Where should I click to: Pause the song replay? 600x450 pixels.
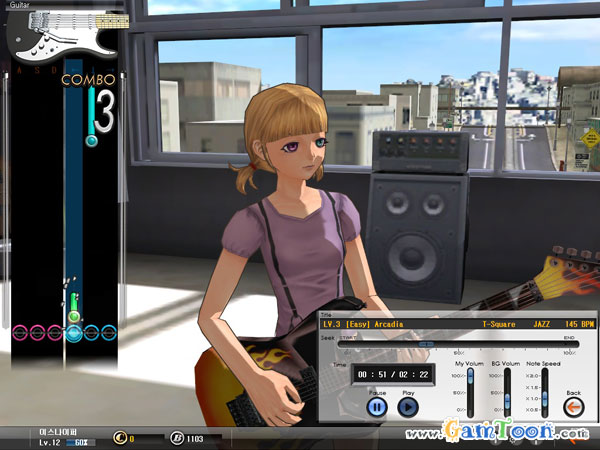click(377, 406)
